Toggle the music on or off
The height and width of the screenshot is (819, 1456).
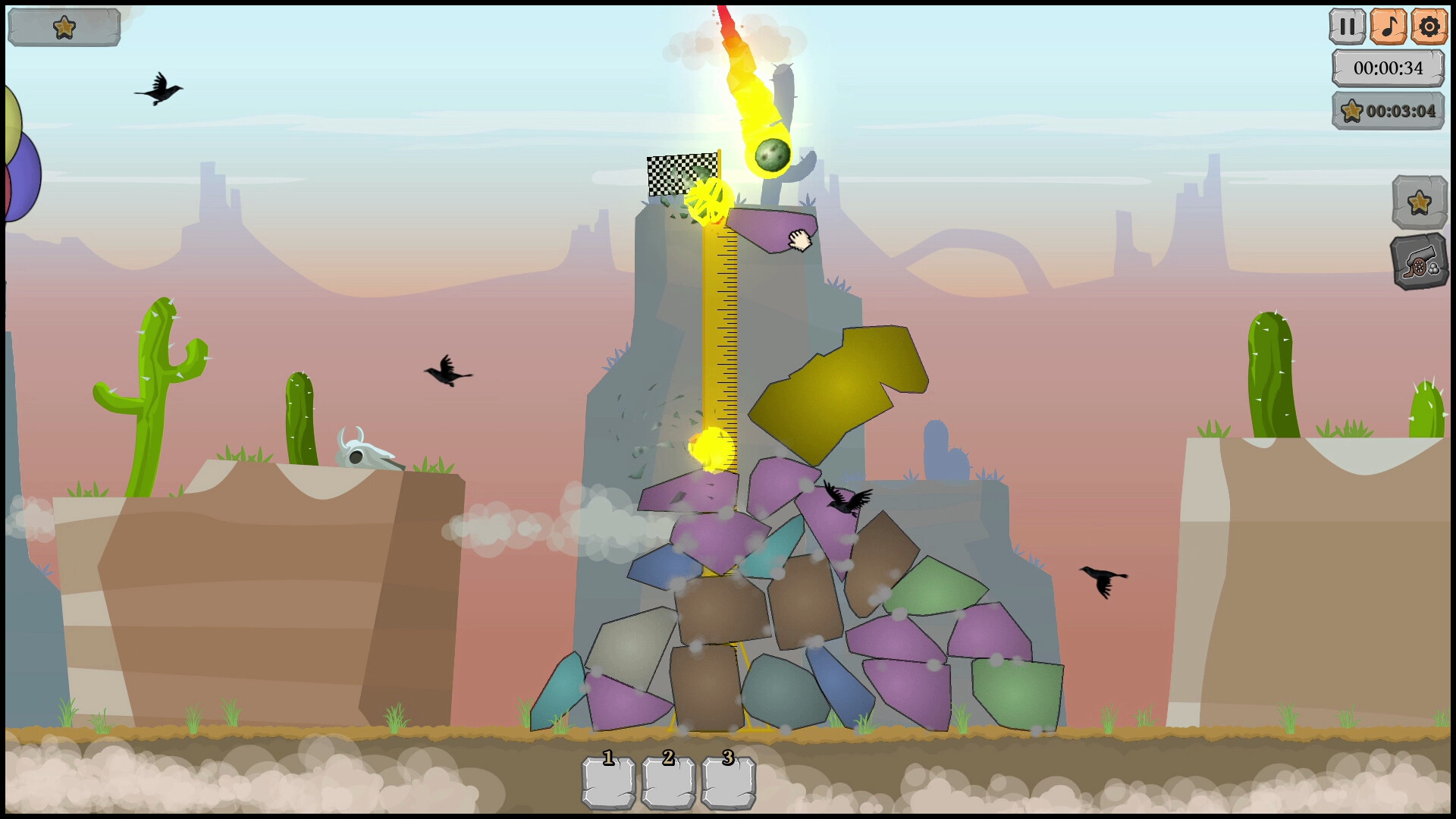pos(1389,25)
